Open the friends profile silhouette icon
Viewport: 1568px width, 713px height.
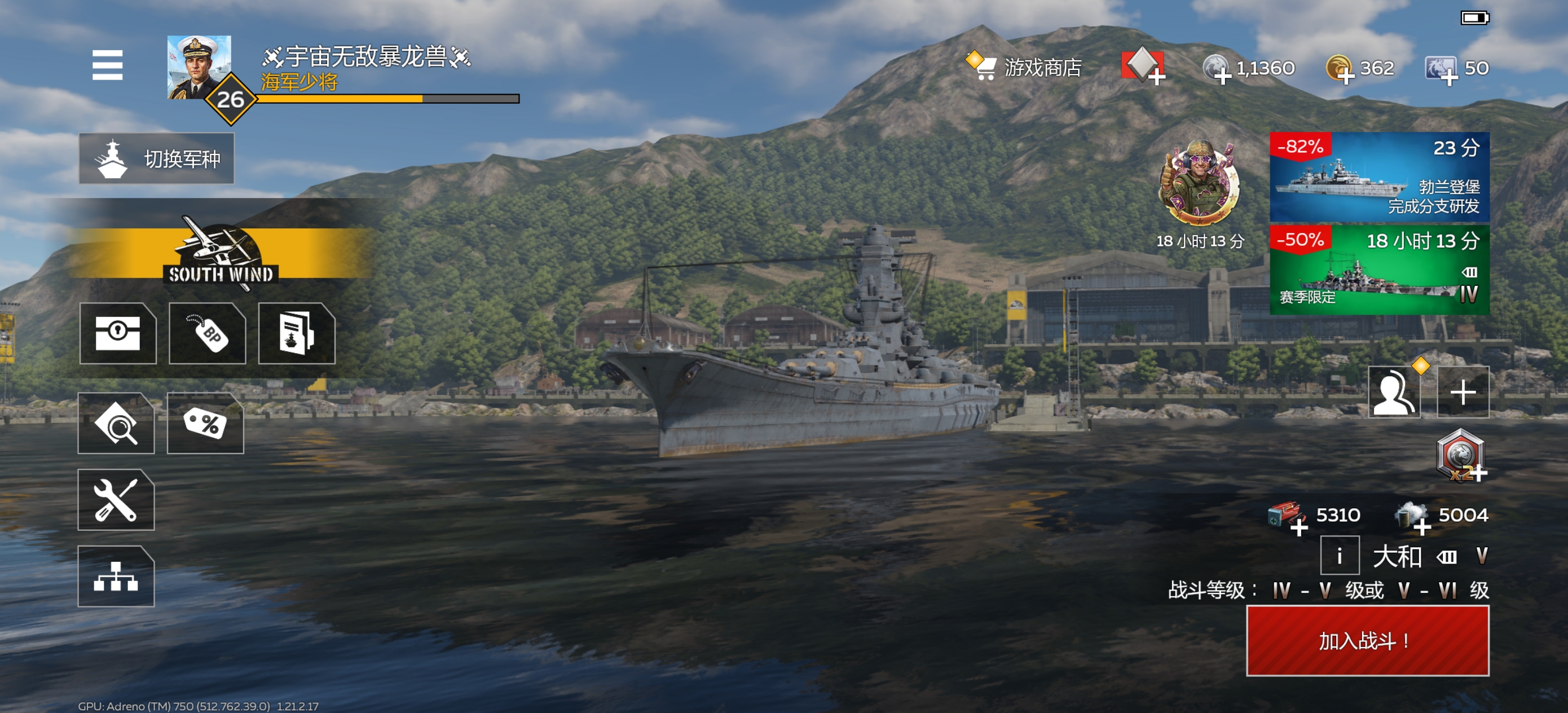(x=1394, y=393)
